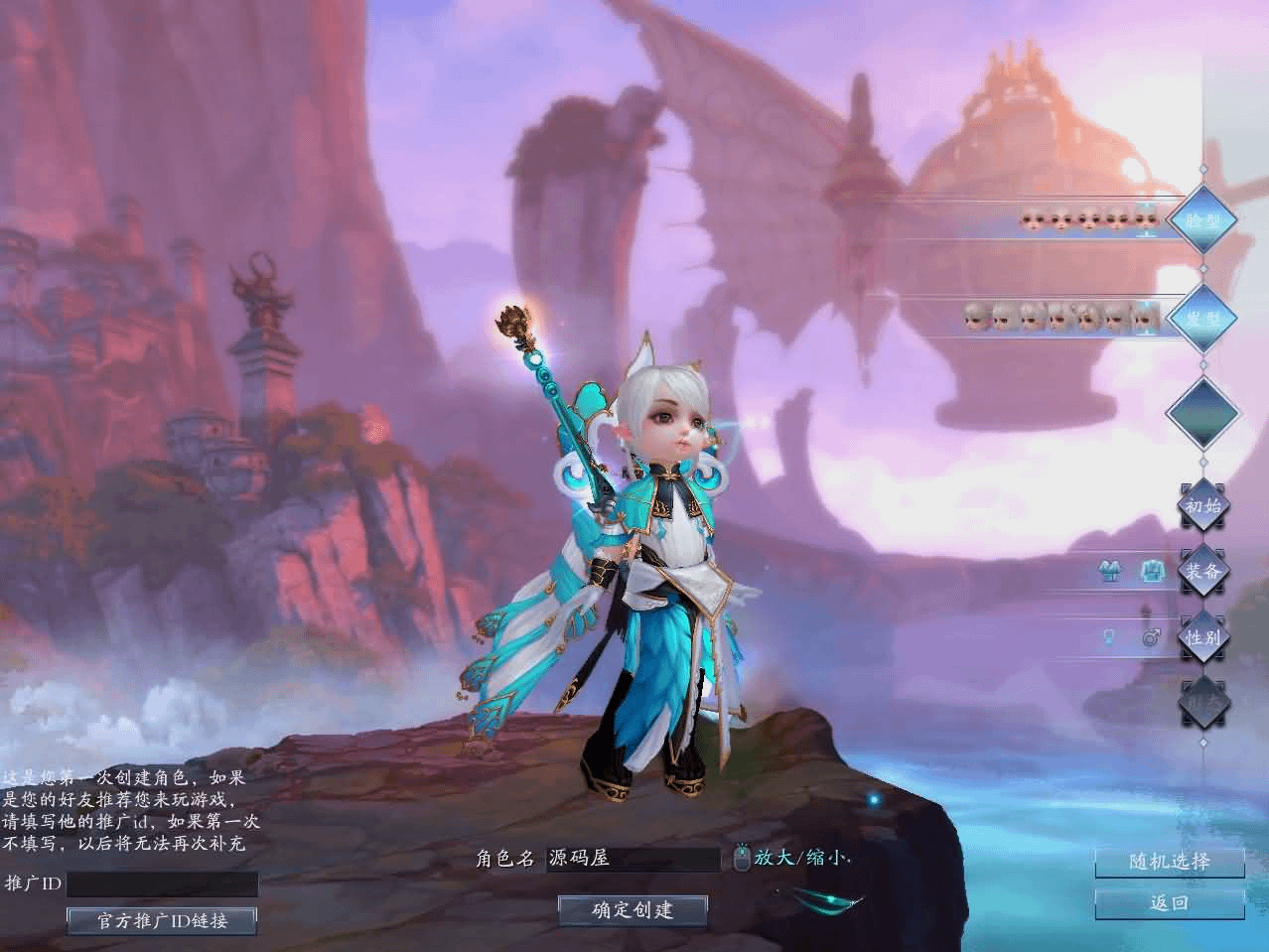
Task: Choose the male gender symbol icon
Action: [x=1151, y=637]
